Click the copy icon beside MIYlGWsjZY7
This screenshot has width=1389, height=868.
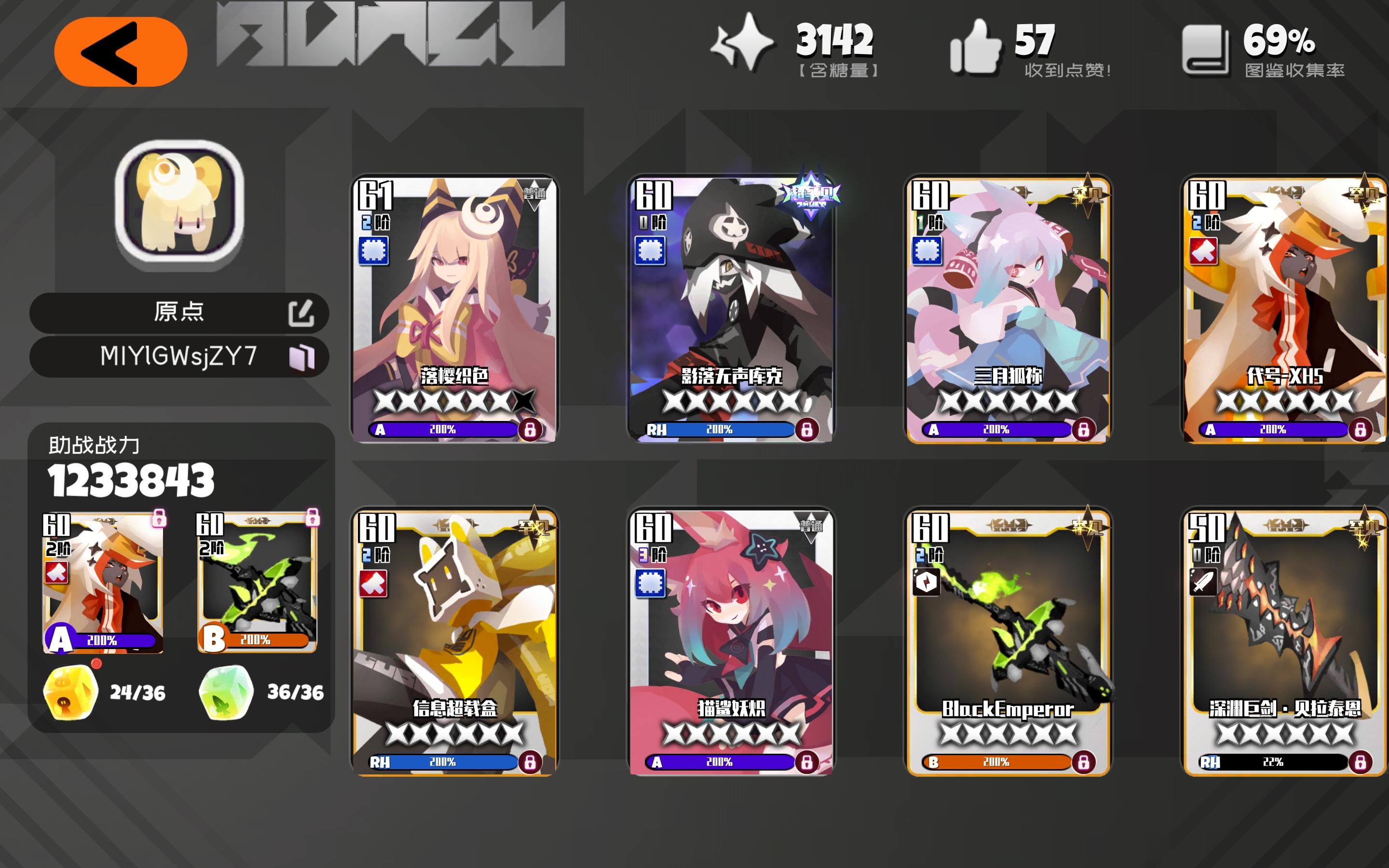pyautogui.click(x=305, y=356)
